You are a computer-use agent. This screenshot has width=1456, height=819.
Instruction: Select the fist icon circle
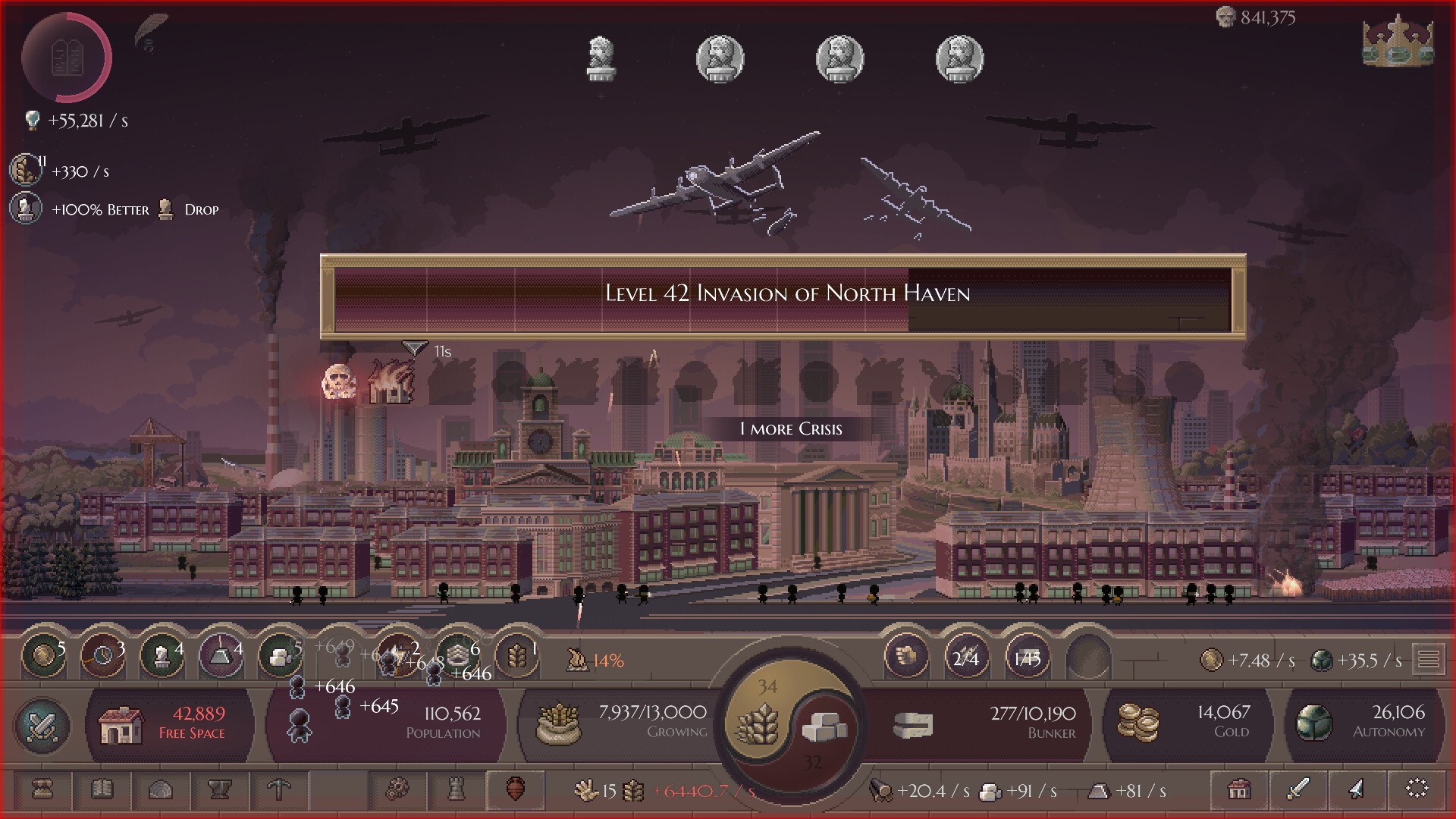point(906,657)
